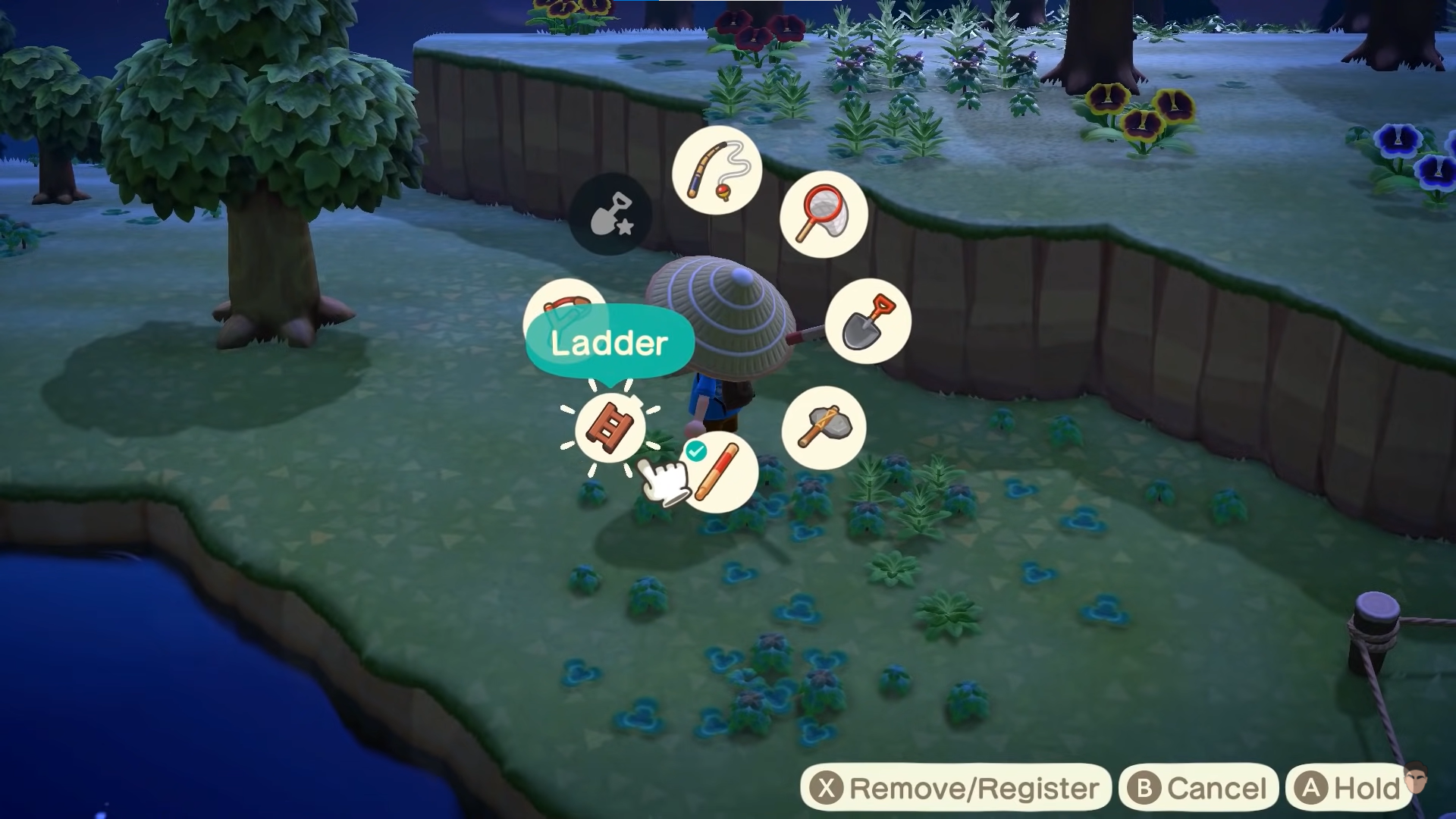Viewport: 1456px width, 819px height.
Task: Choose the bug net tool
Action: pyautogui.click(x=824, y=214)
